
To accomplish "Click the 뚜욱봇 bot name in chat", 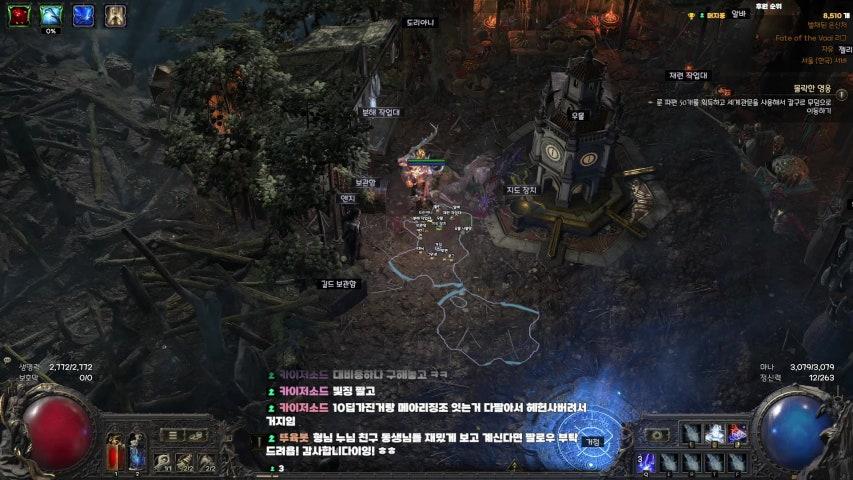I will point(297,437).
